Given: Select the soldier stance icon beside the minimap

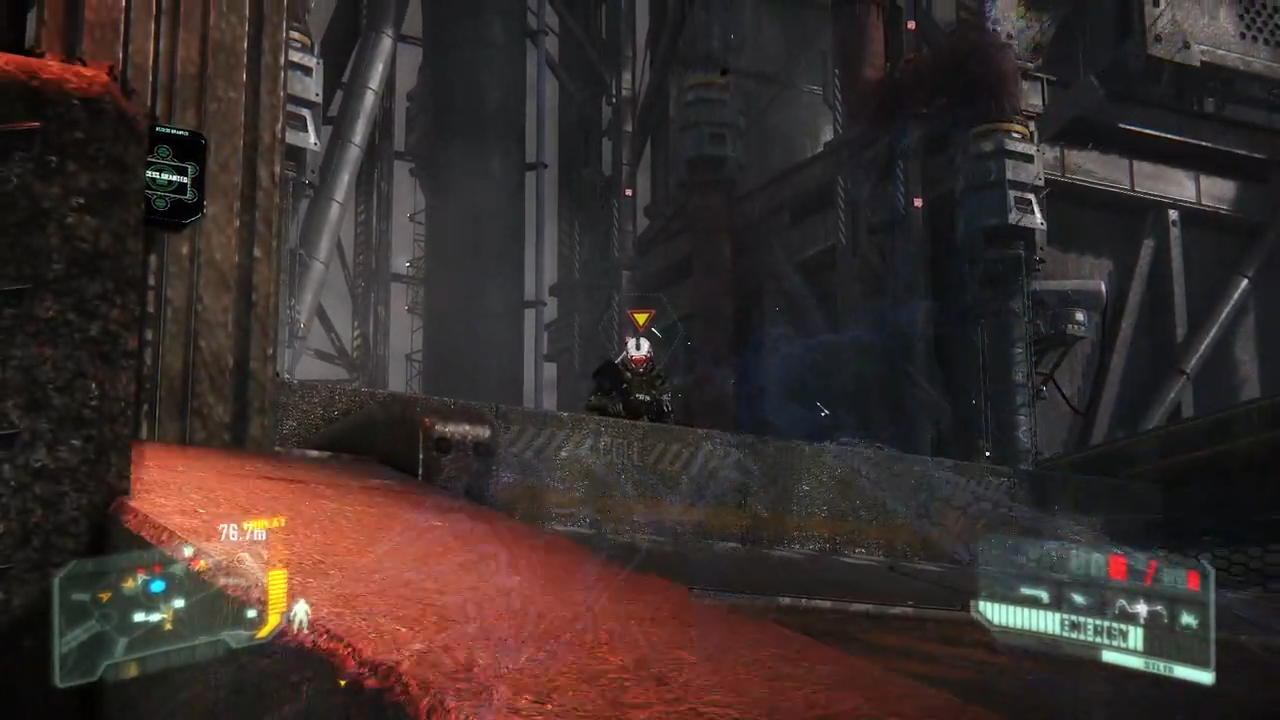Looking at the screenshot, I should (300, 615).
